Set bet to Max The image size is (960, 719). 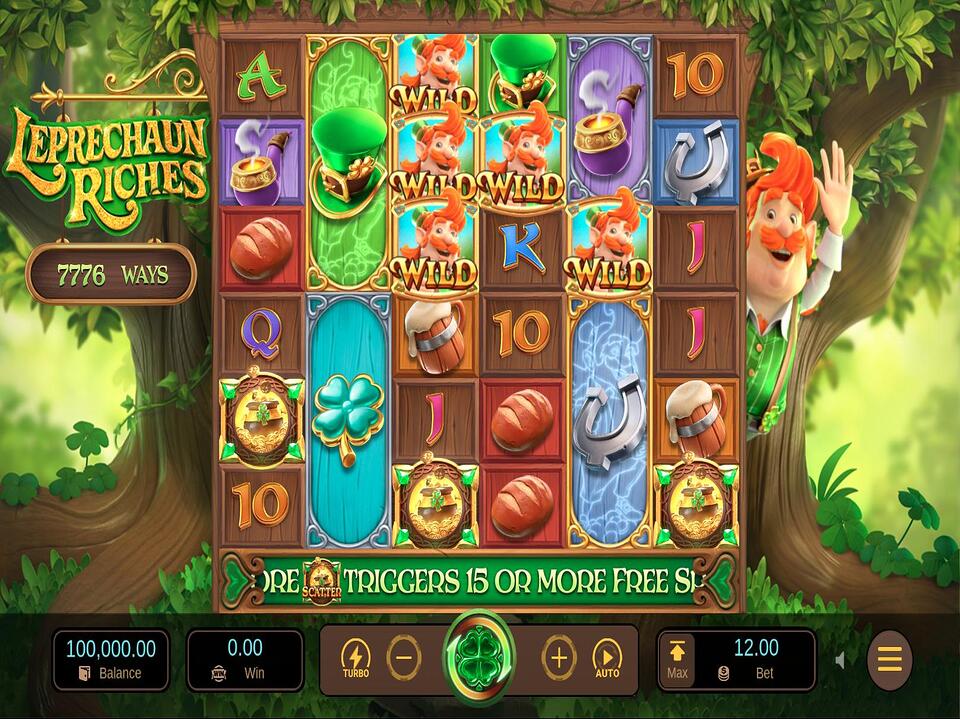coord(677,659)
